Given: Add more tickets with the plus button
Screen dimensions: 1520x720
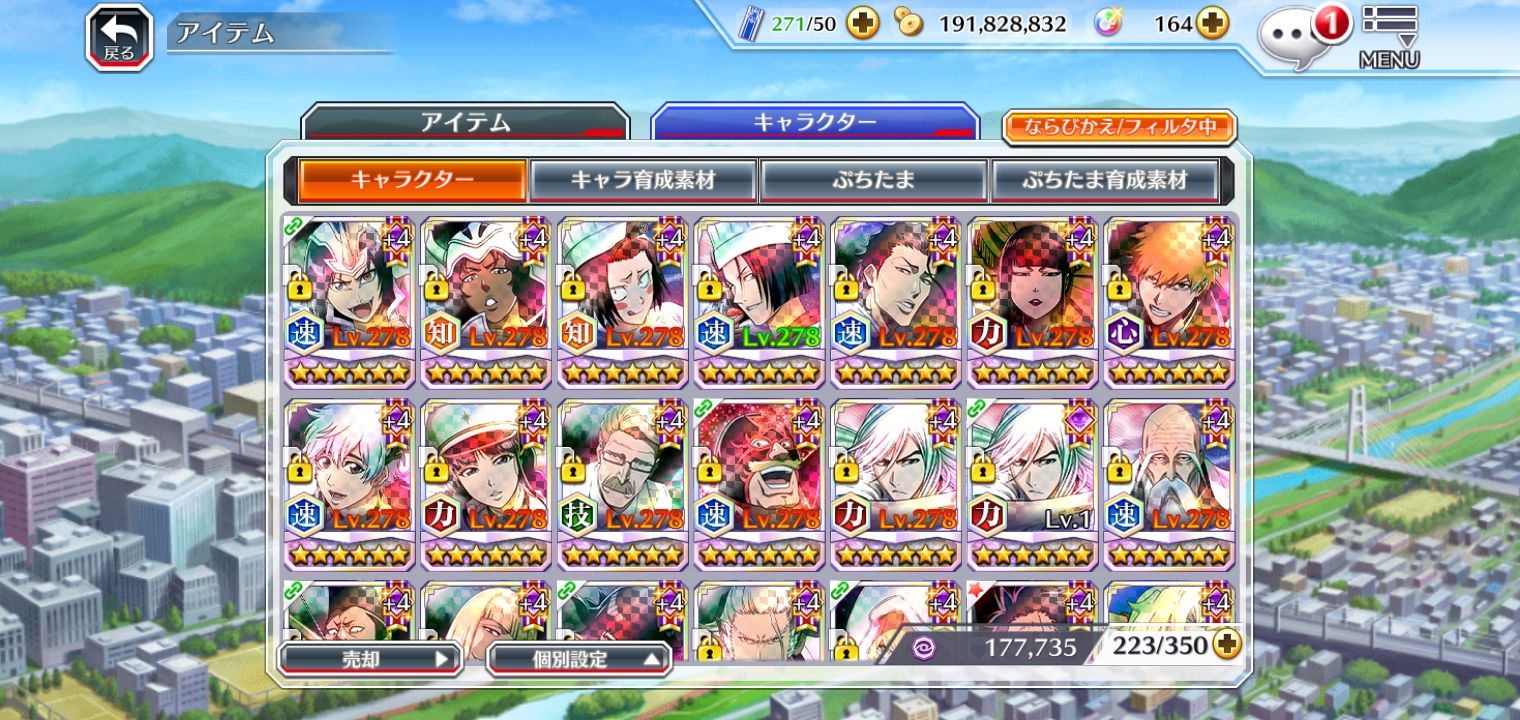Looking at the screenshot, I should pyautogui.click(x=862, y=24).
